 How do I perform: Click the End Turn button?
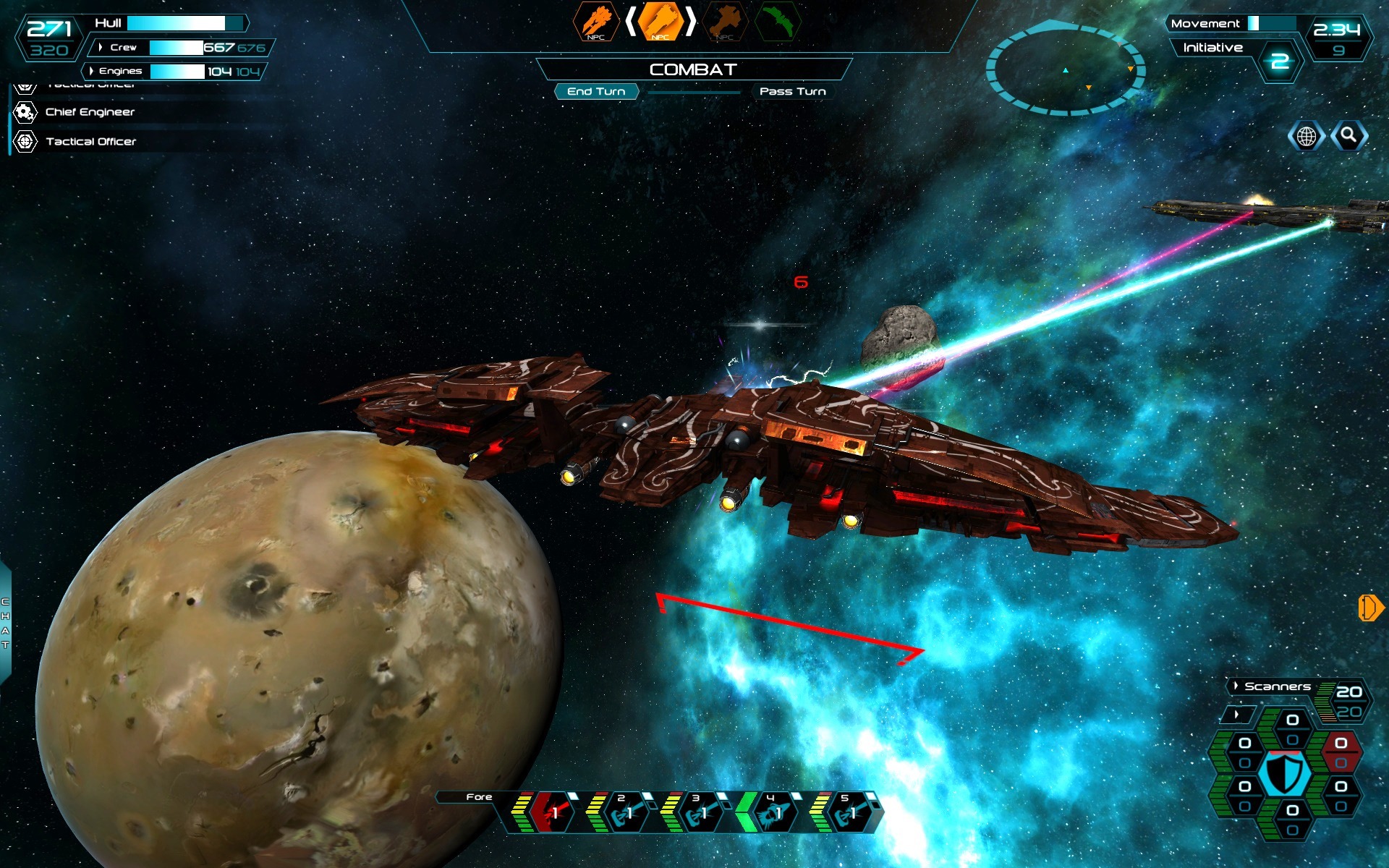[597, 91]
